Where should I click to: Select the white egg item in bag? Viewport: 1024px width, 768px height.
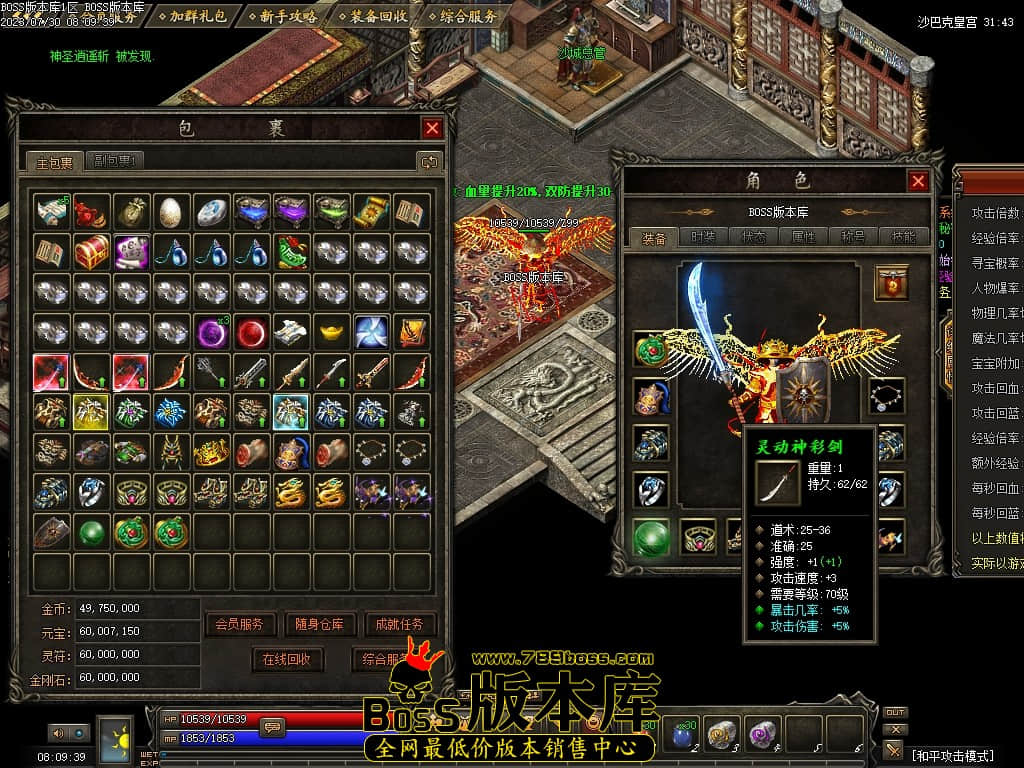[171, 210]
